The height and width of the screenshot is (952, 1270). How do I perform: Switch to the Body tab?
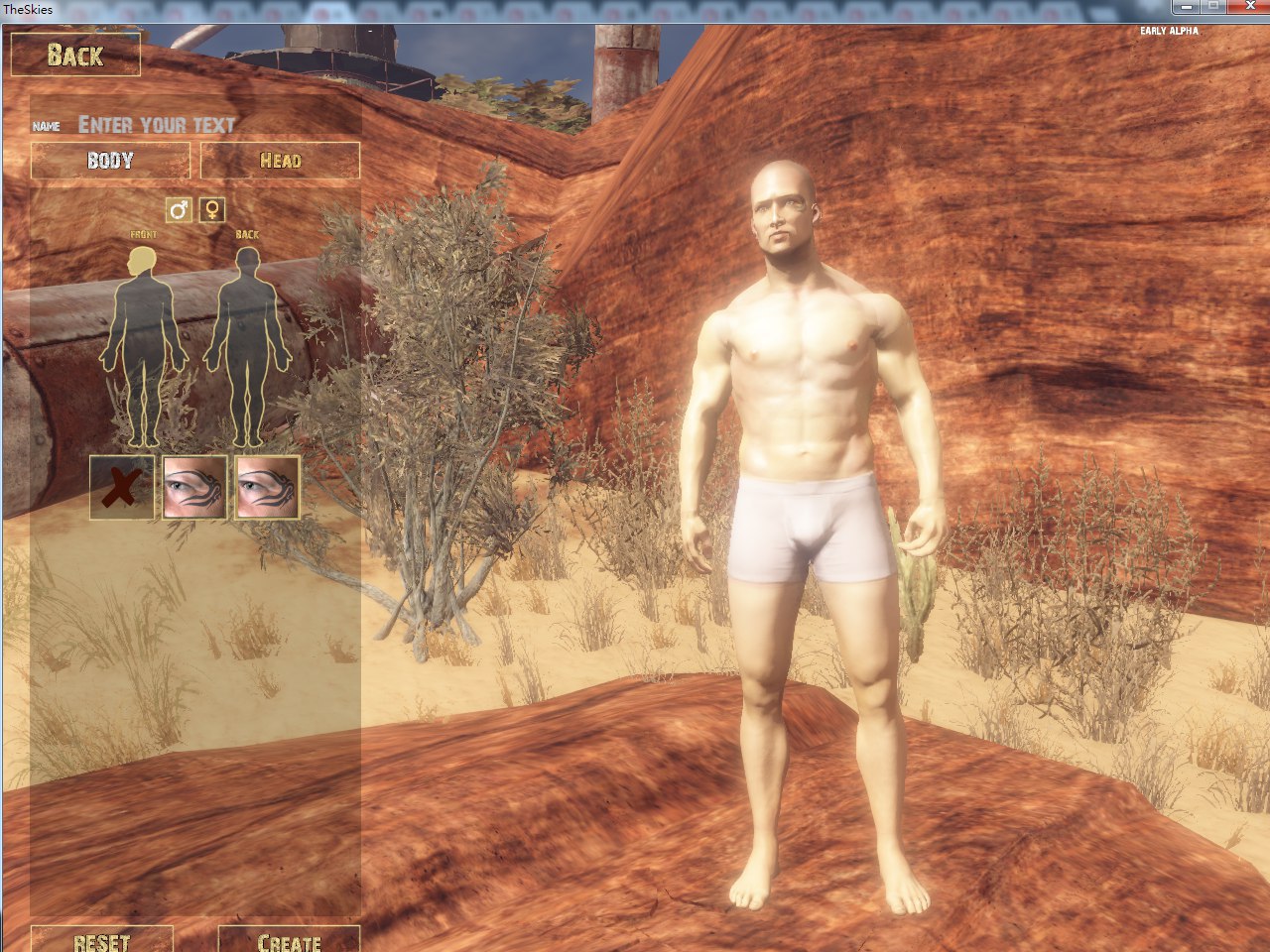point(110,161)
